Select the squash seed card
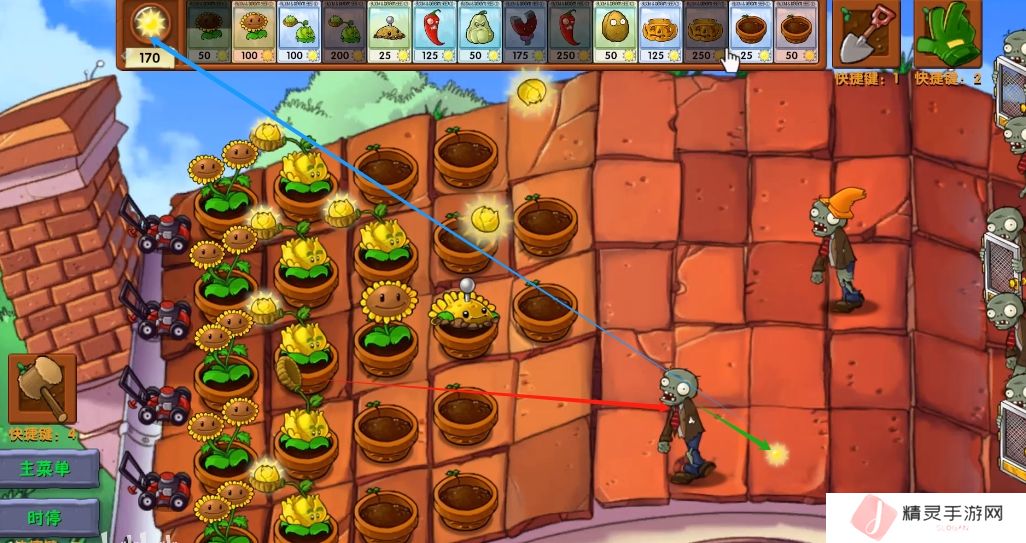This screenshot has height=543, width=1026. 478,32
